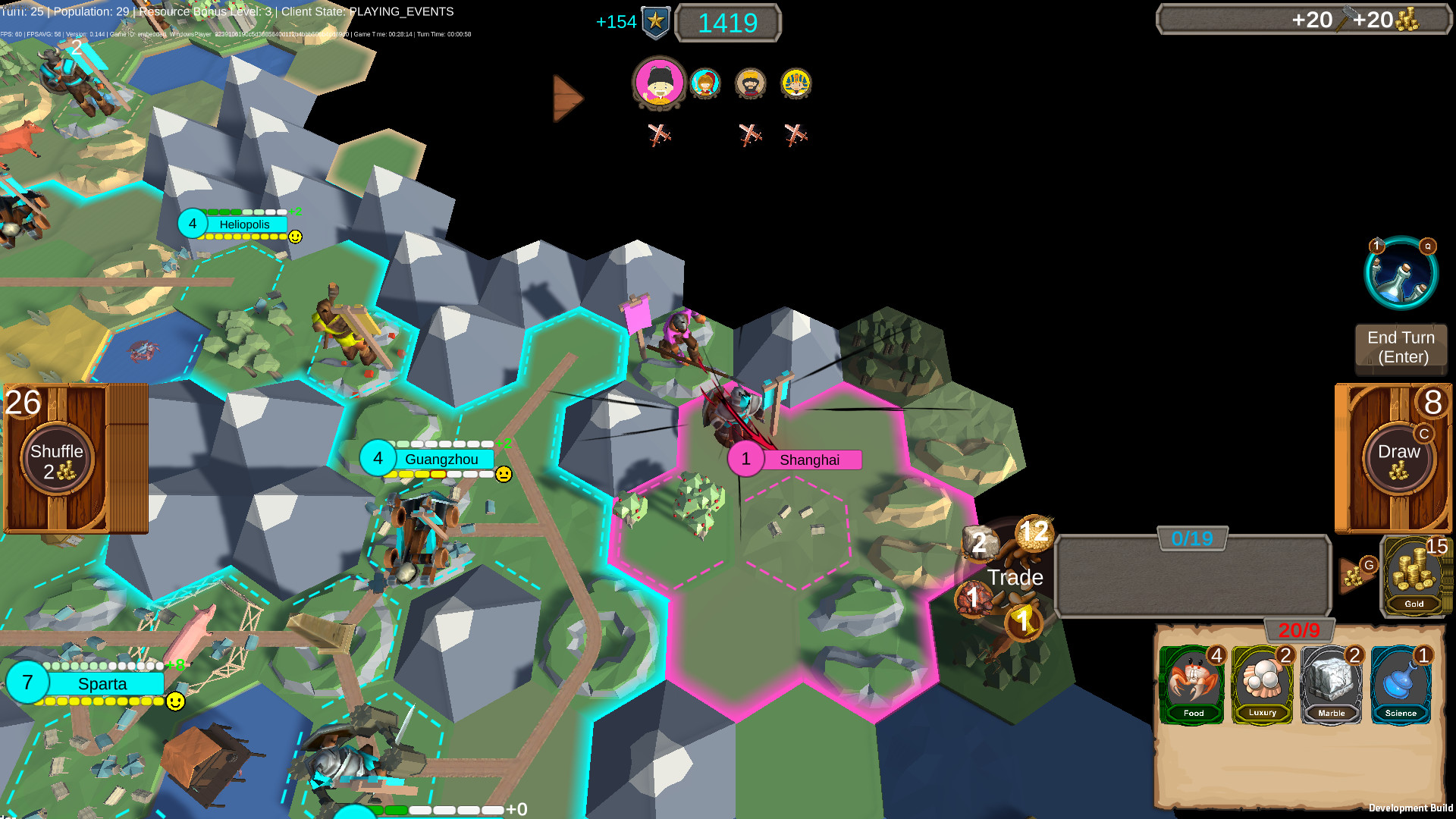The image size is (1456, 819).
Task: Open the Sparta city banner
Action: [104, 683]
